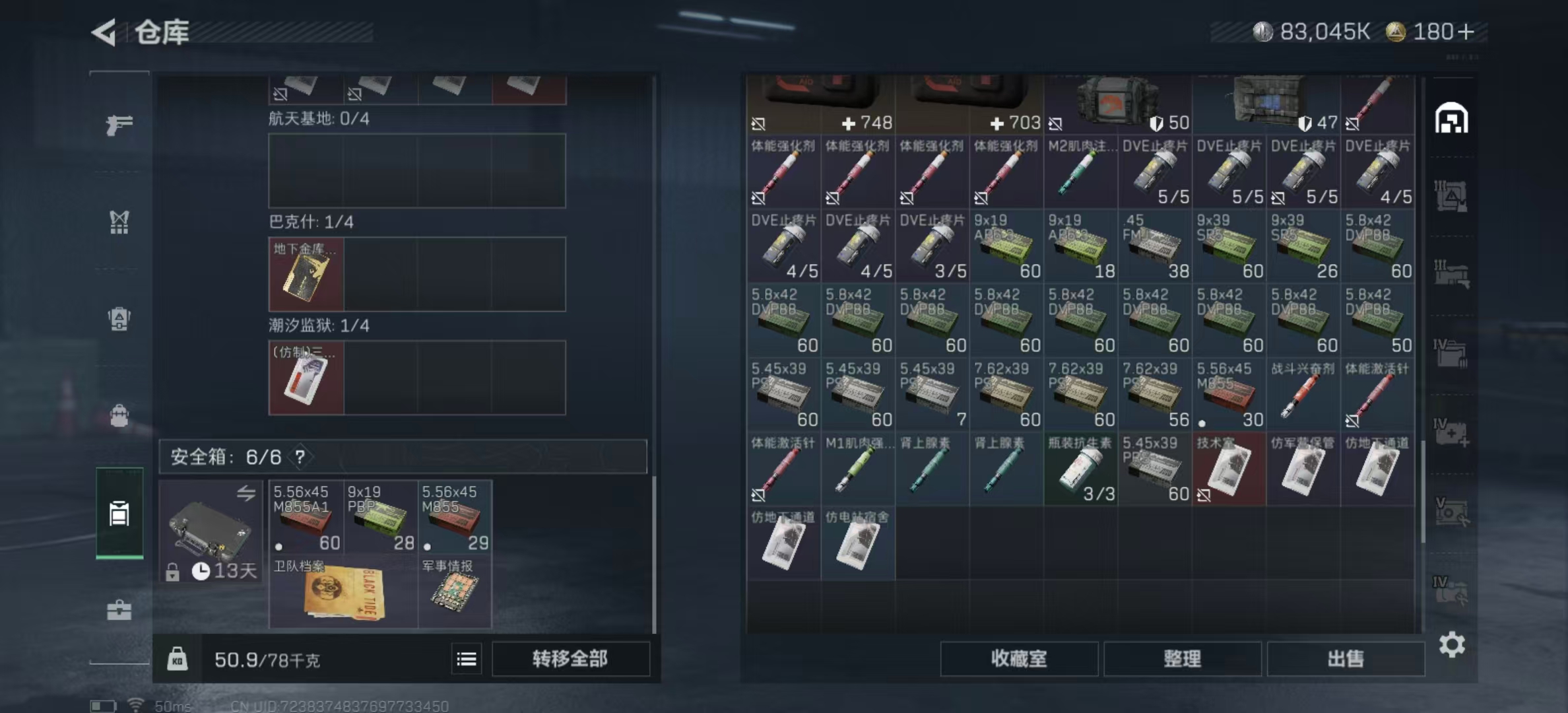
Task: Open stash settings gear icon
Action: pos(1452,644)
